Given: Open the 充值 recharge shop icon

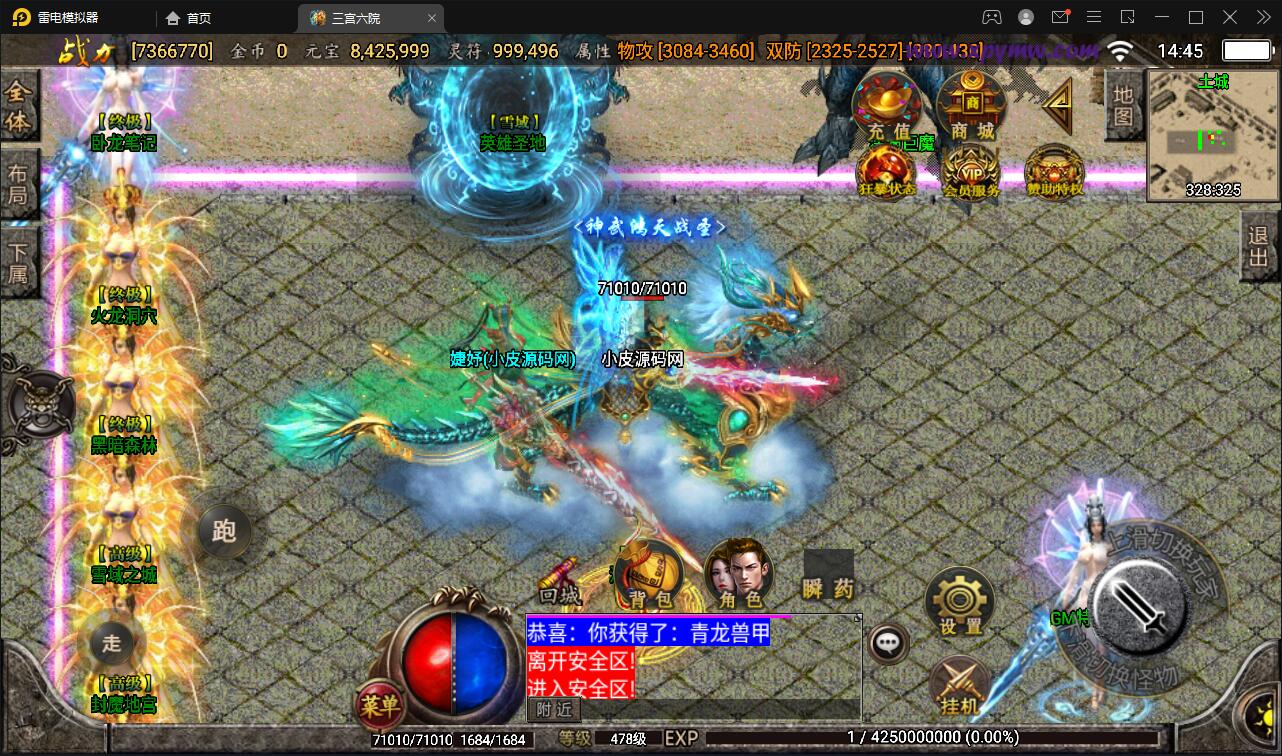Looking at the screenshot, I should [x=888, y=107].
